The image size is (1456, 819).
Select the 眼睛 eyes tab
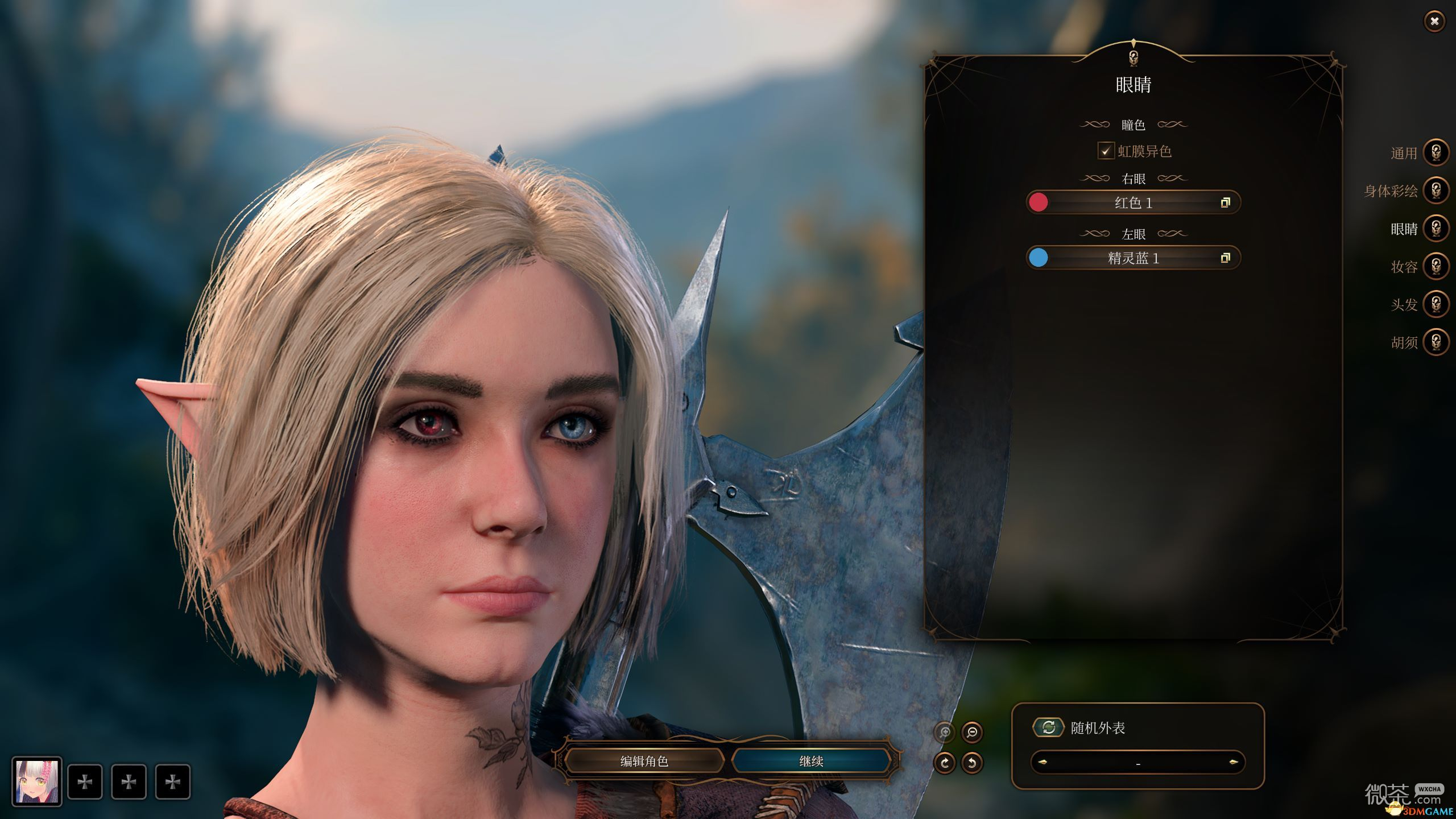(x=1436, y=229)
